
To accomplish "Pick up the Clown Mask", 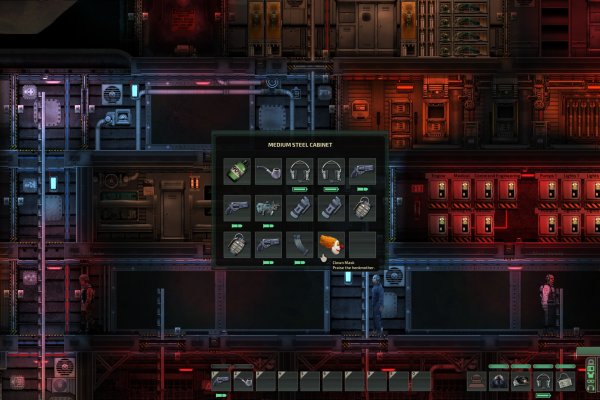I will tap(331, 245).
